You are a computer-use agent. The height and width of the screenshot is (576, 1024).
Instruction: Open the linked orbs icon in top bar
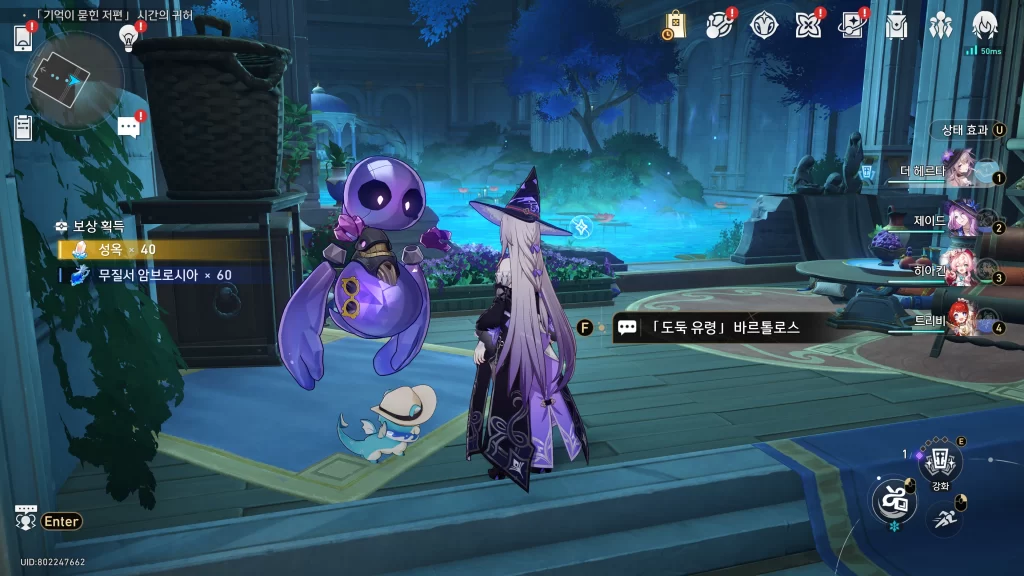click(720, 25)
